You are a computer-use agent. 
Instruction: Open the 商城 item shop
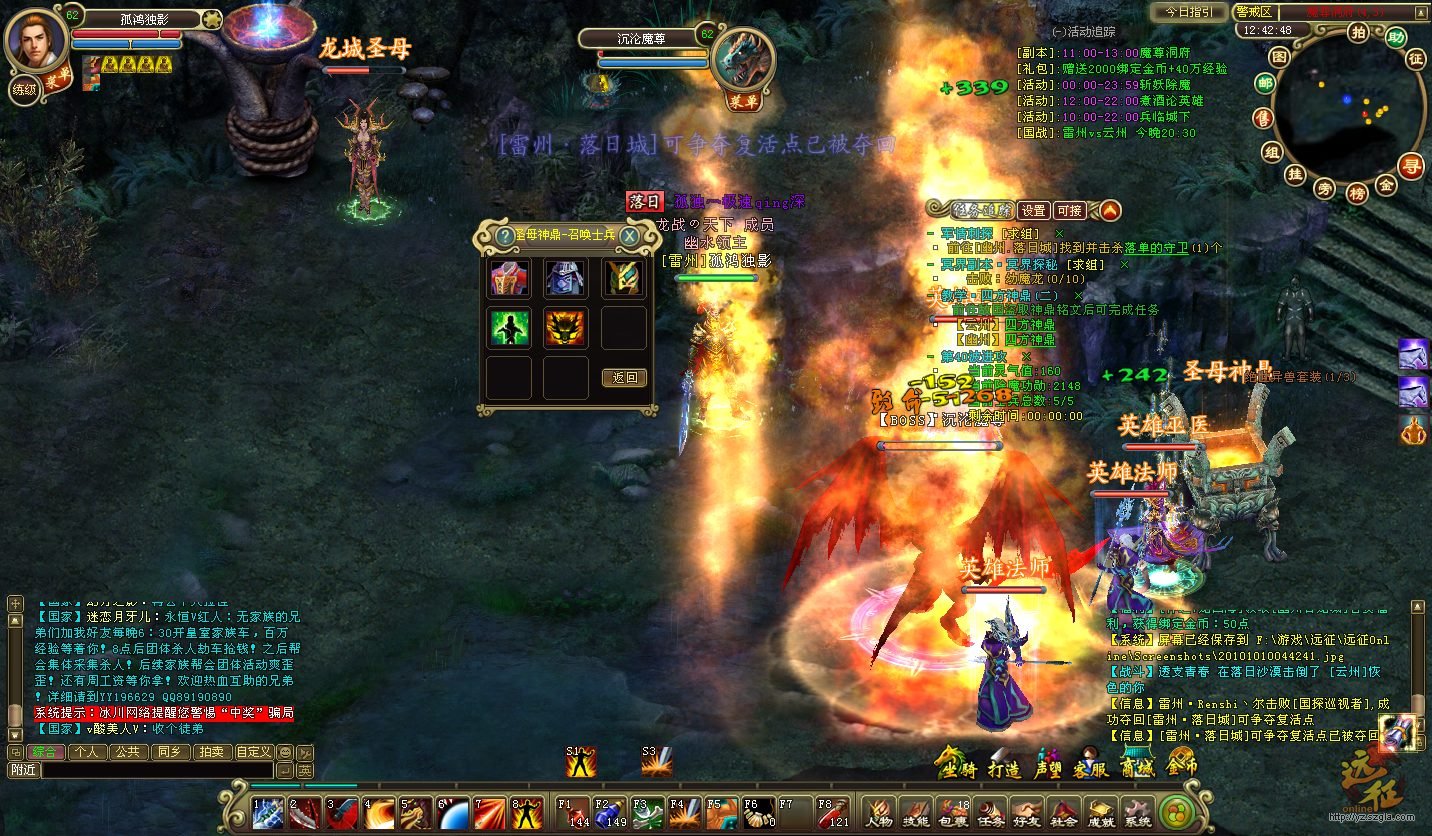[1137, 768]
